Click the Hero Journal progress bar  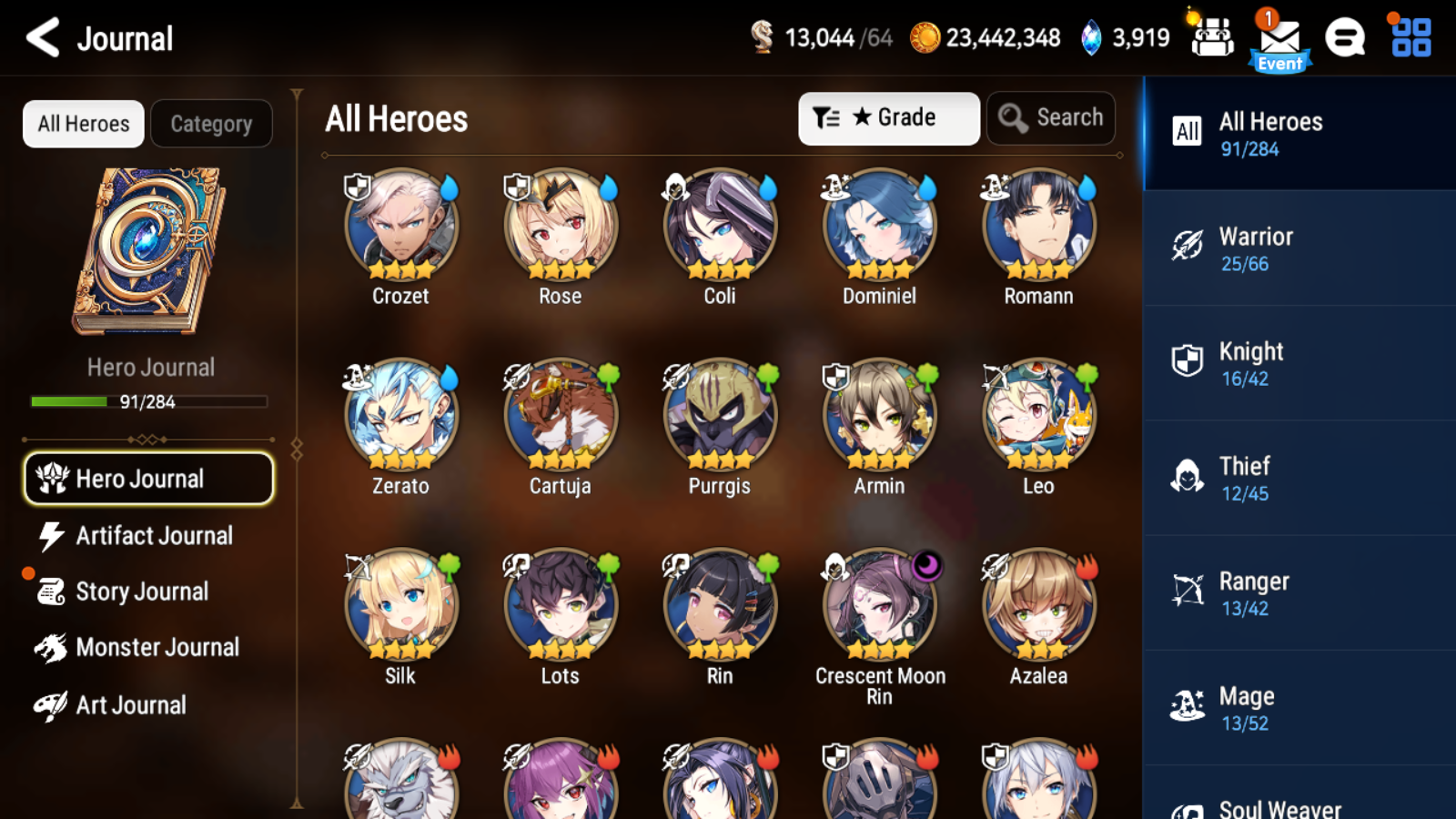148,401
